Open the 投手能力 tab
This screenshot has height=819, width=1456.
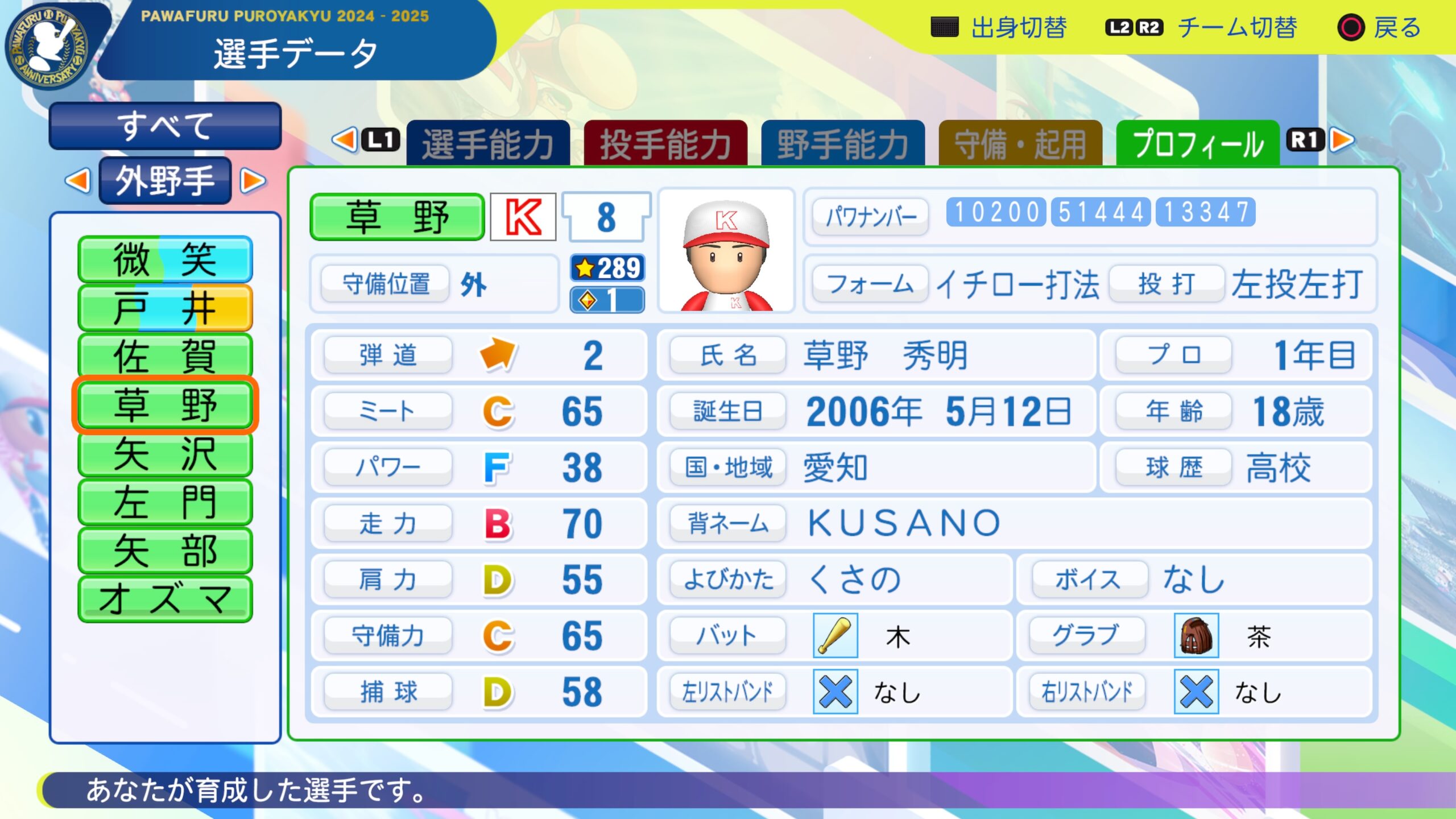[665, 143]
